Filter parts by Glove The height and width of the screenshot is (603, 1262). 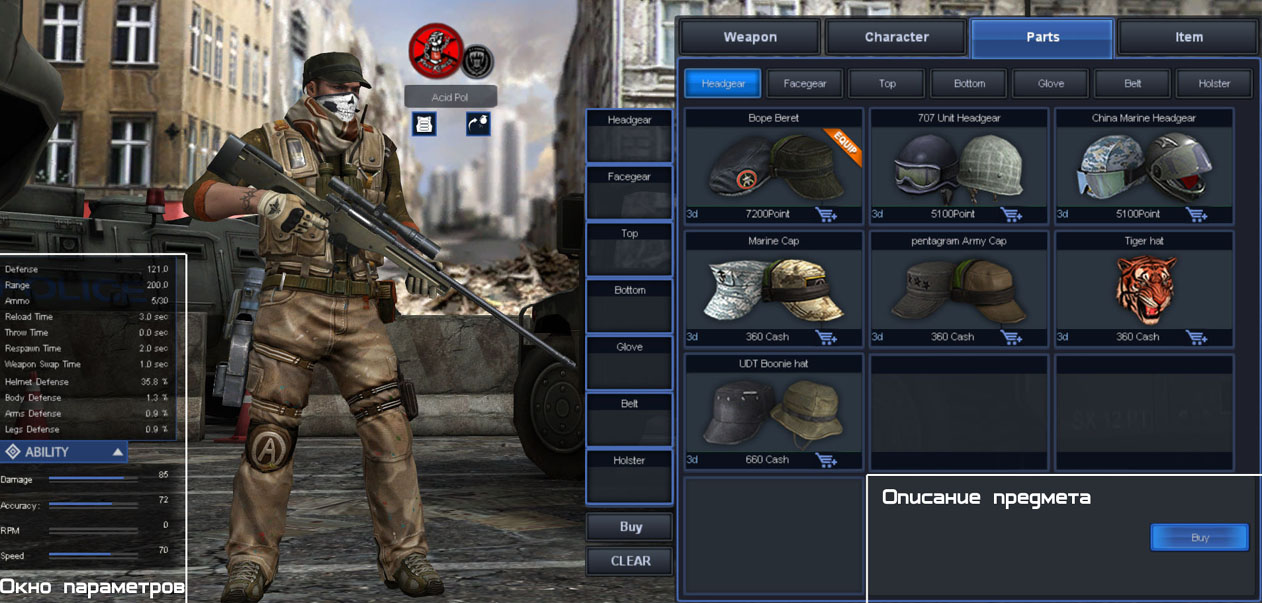(x=1051, y=84)
